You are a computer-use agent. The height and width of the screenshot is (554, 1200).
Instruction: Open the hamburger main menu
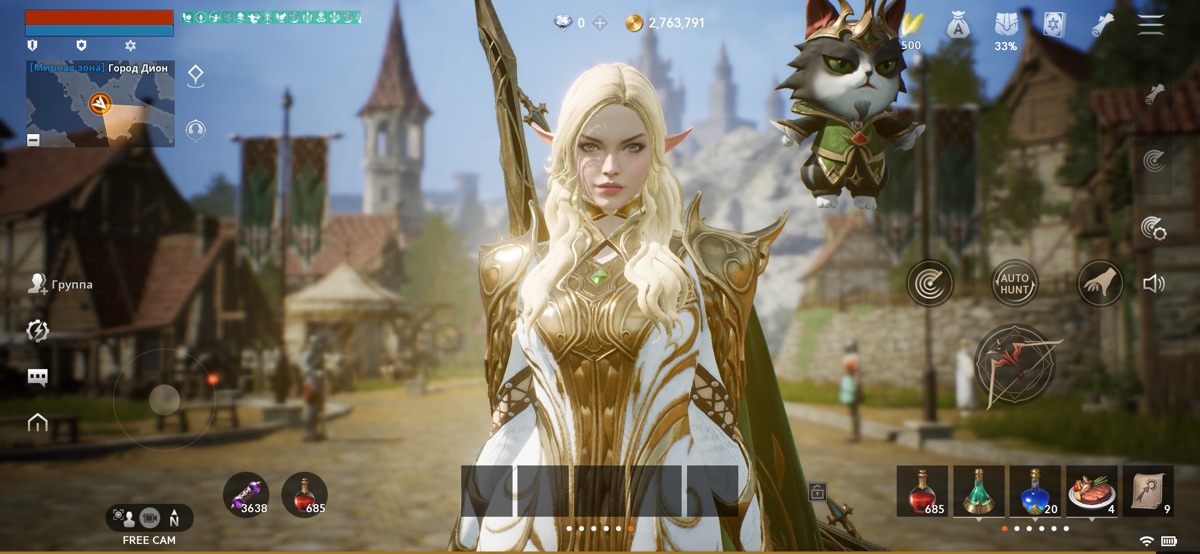point(1151,25)
